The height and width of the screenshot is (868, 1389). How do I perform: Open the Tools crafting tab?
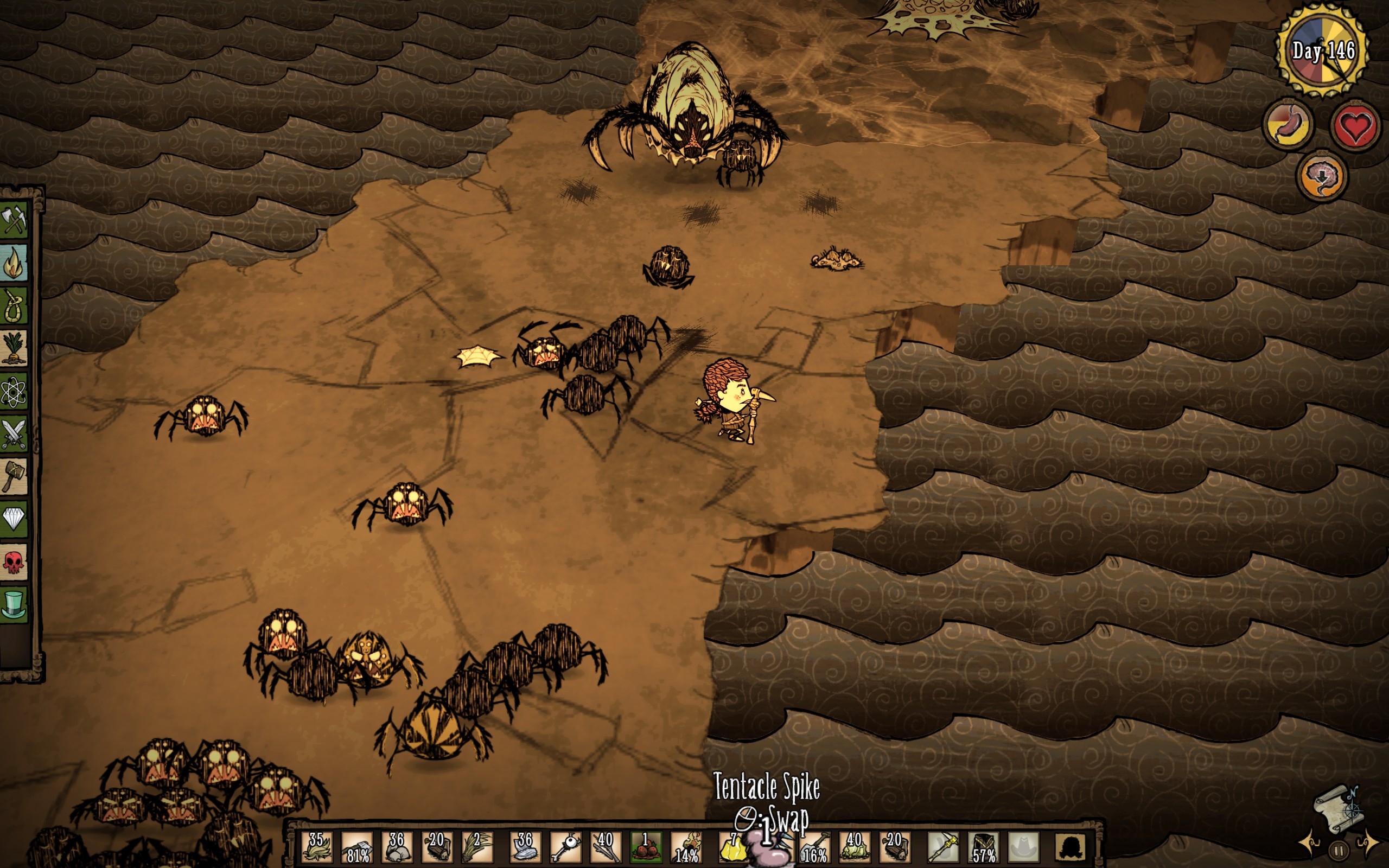tap(14, 219)
